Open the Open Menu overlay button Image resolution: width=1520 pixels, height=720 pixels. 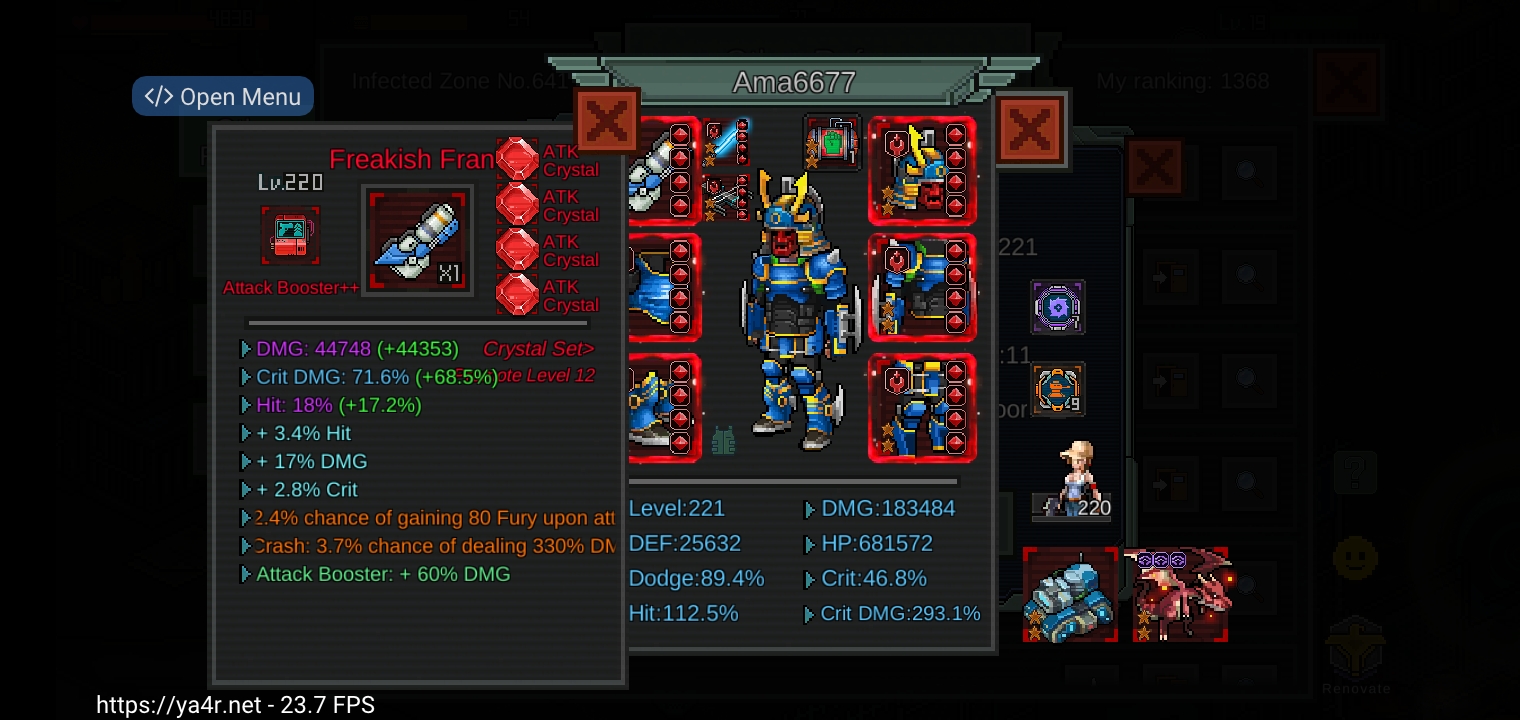pyautogui.click(x=223, y=97)
